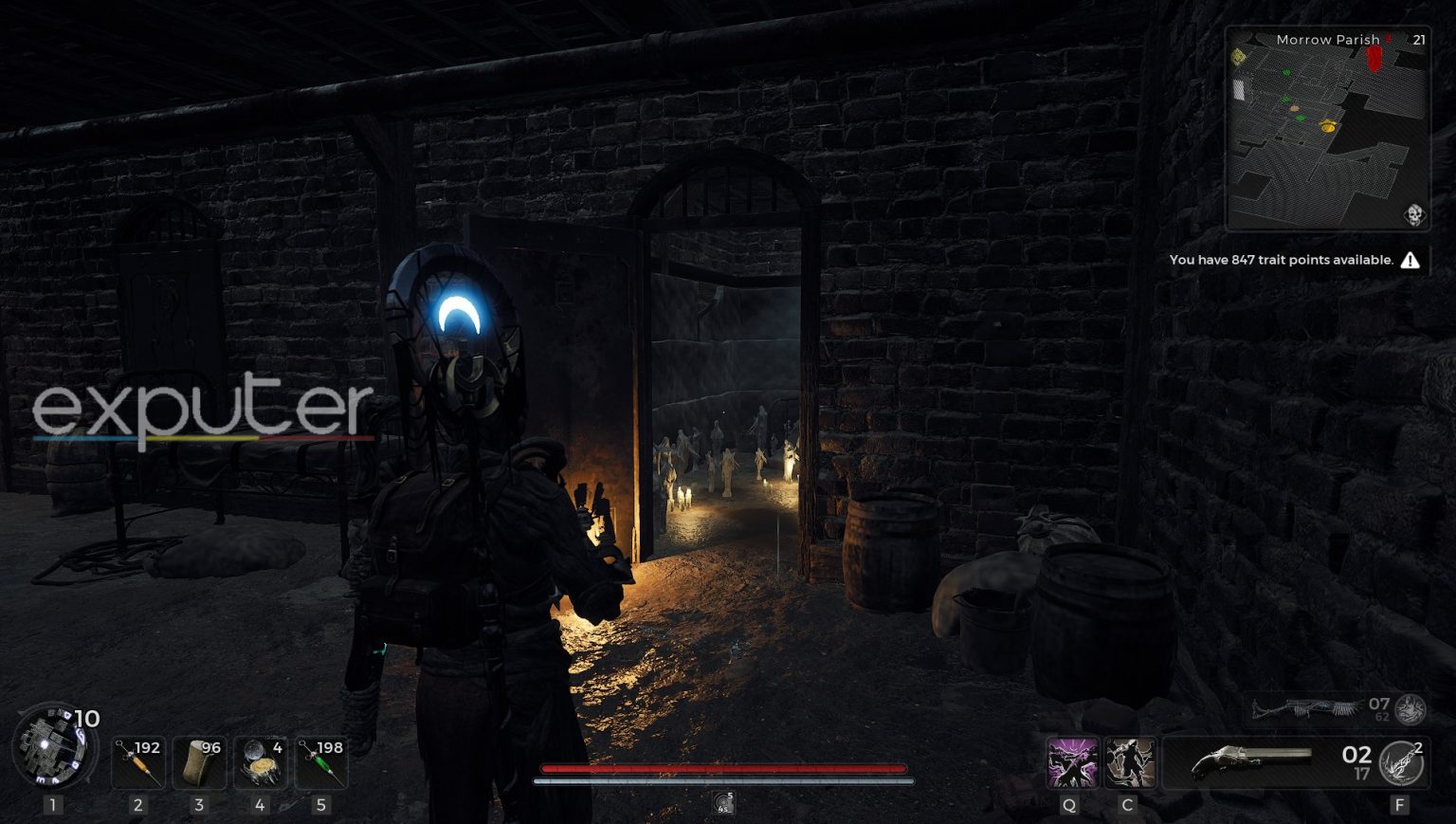Screen dimensions: 1456x824
Task: Click the red health bar at screen bottom
Action: [x=720, y=769]
